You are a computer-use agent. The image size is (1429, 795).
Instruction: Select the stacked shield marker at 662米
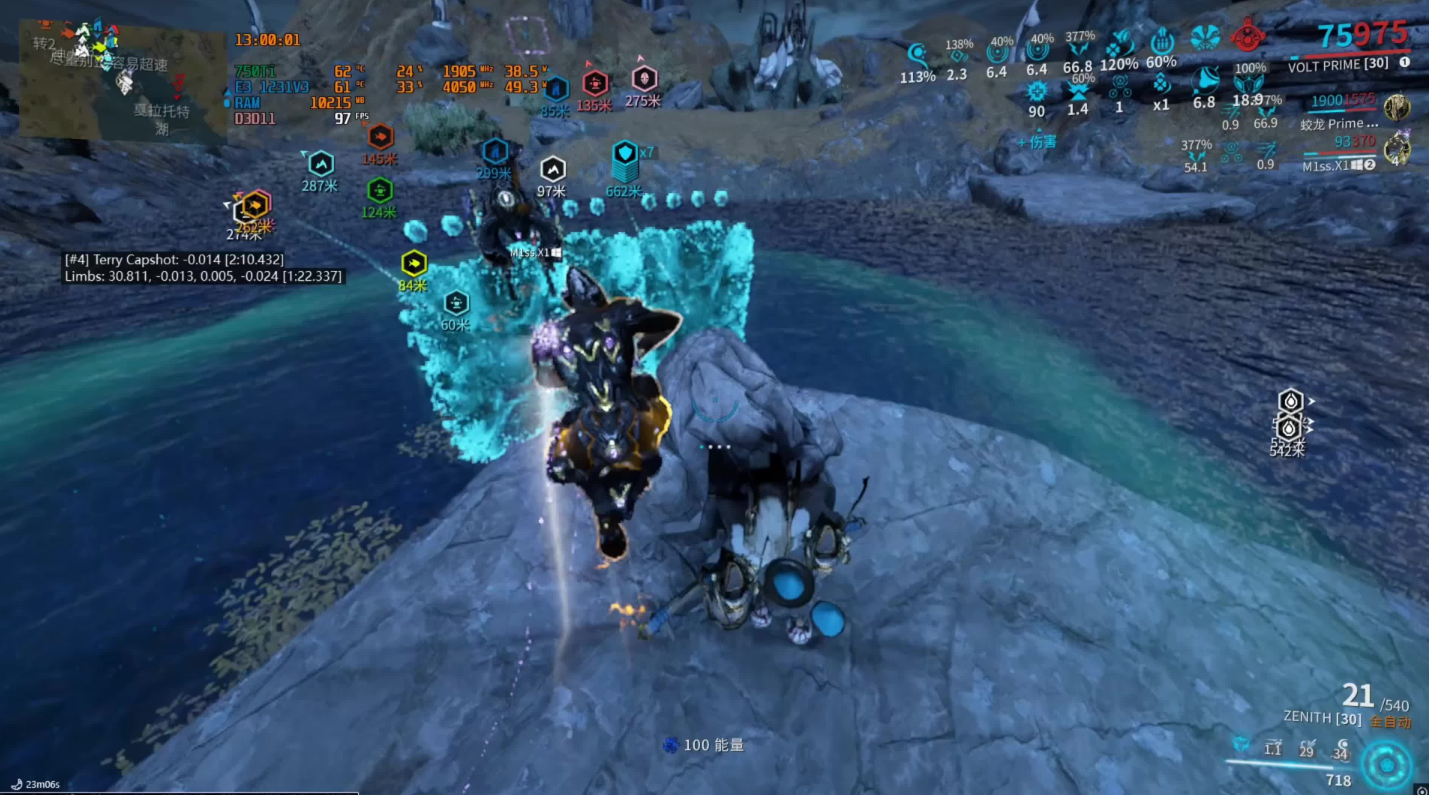pyautogui.click(x=626, y=155)
